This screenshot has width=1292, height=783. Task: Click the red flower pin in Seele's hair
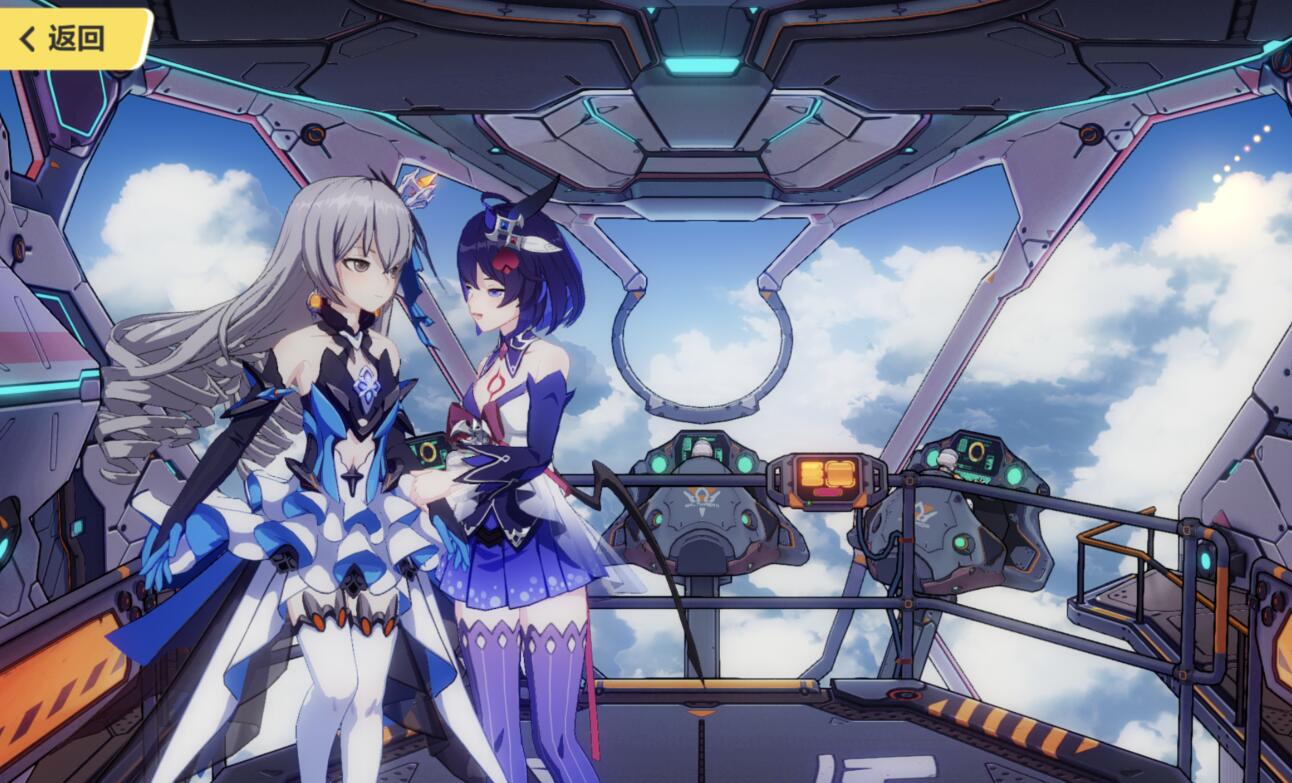[x=505, y=262]
